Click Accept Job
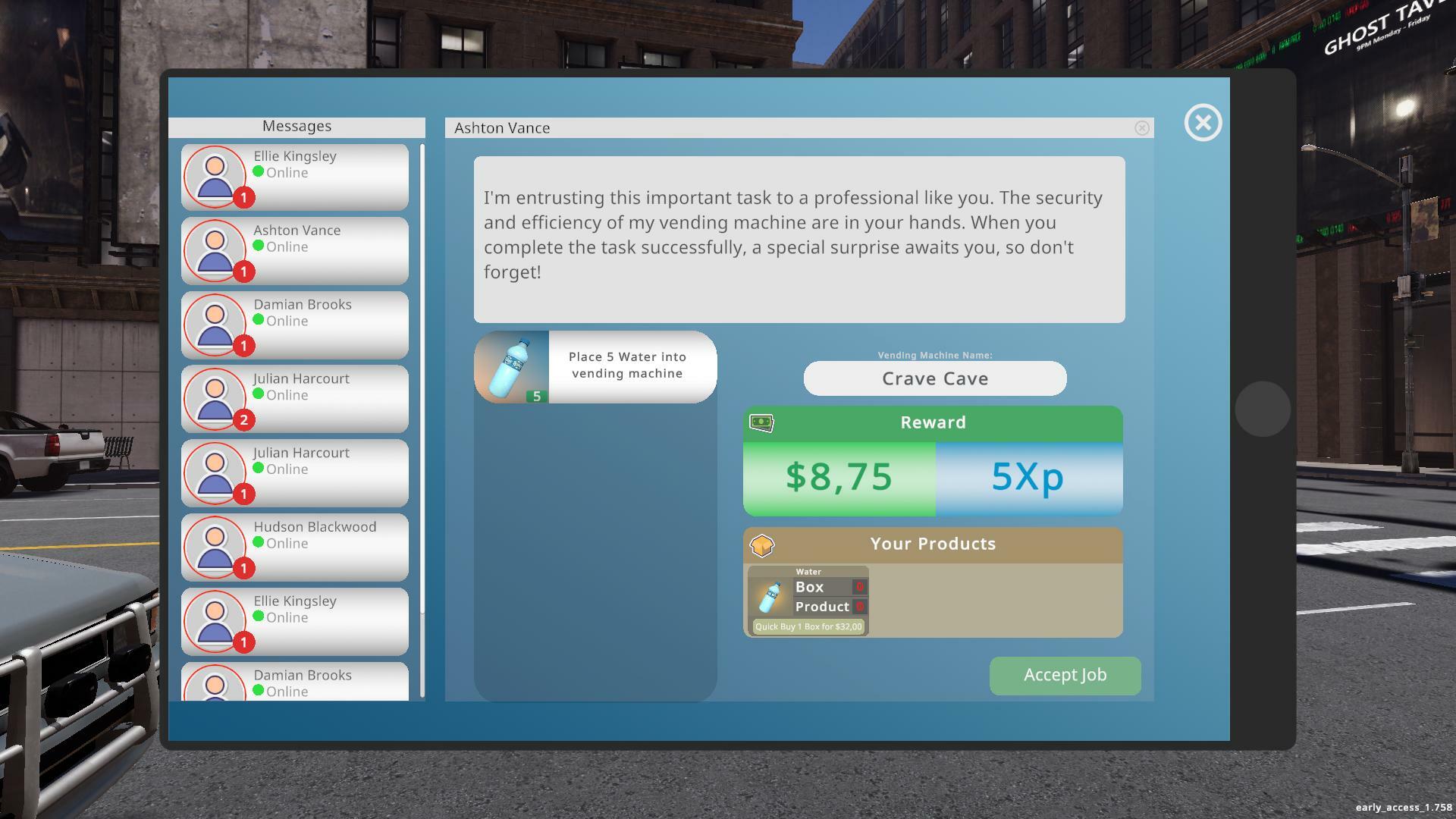Image resolution: width=1456 pixels, height=819 pixels. pos(1065,675)
